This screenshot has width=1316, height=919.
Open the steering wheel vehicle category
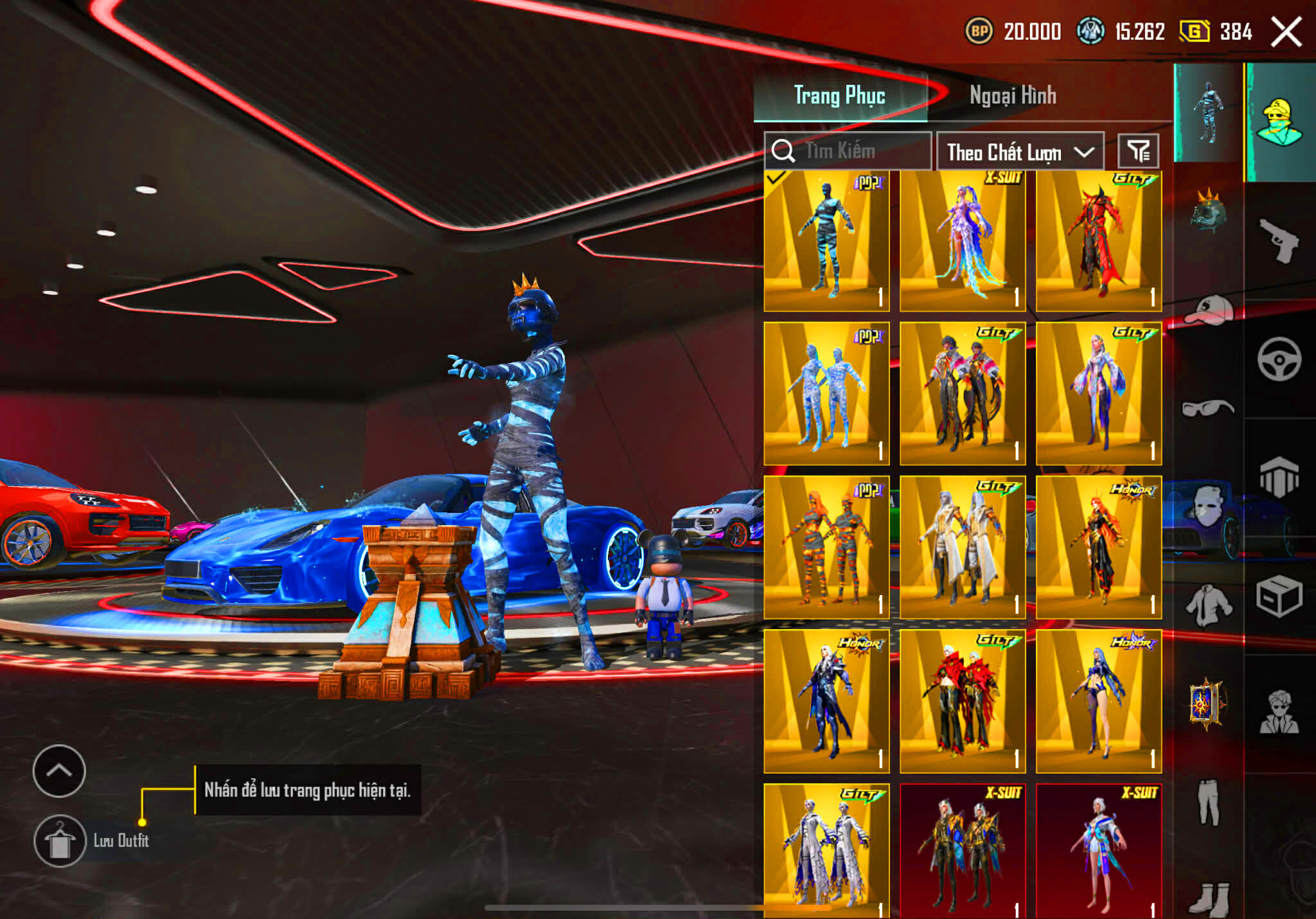[1279, 359]
